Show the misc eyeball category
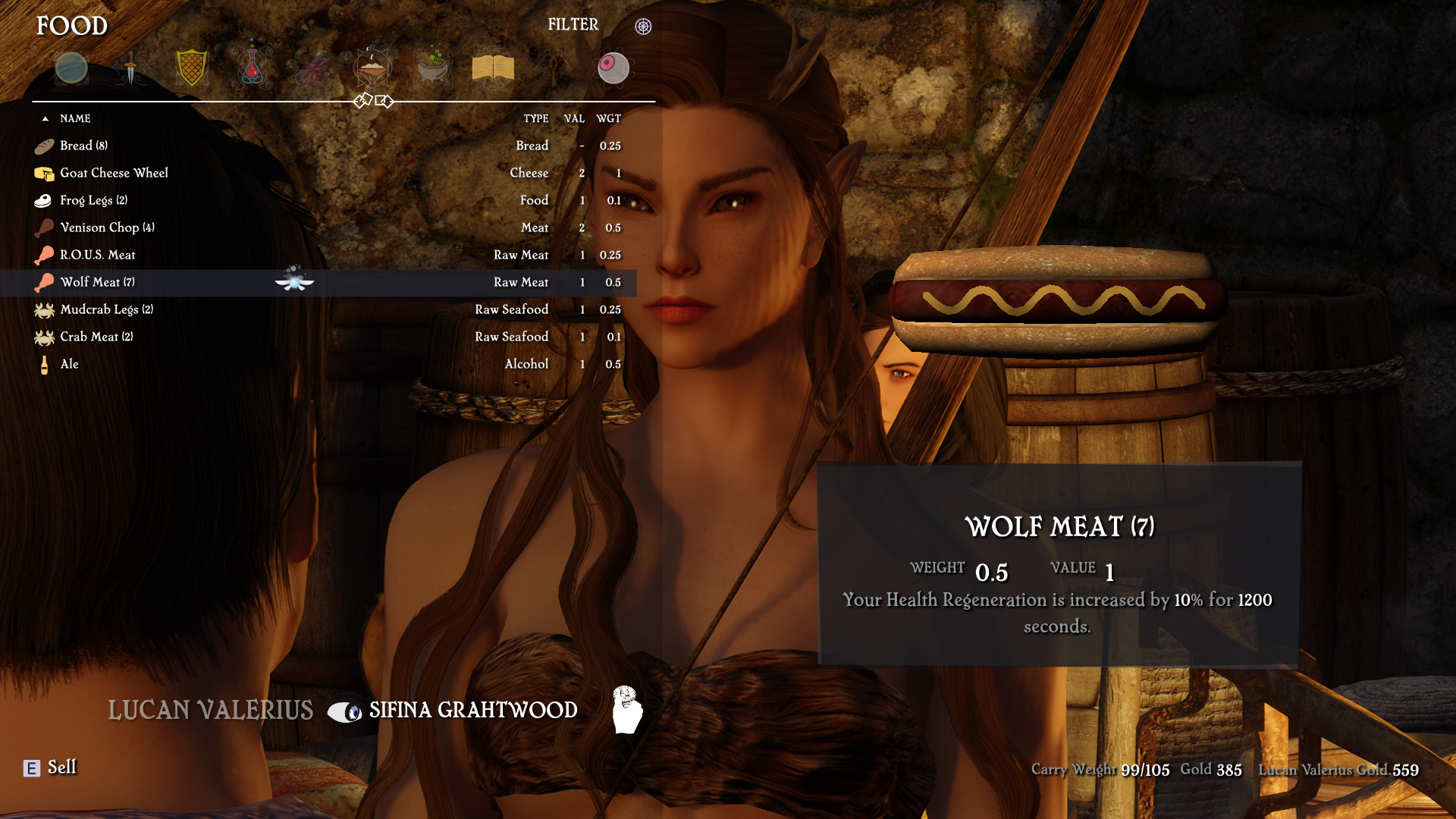The width and height of the screenshot is (1456, 819). click(613, 68)
